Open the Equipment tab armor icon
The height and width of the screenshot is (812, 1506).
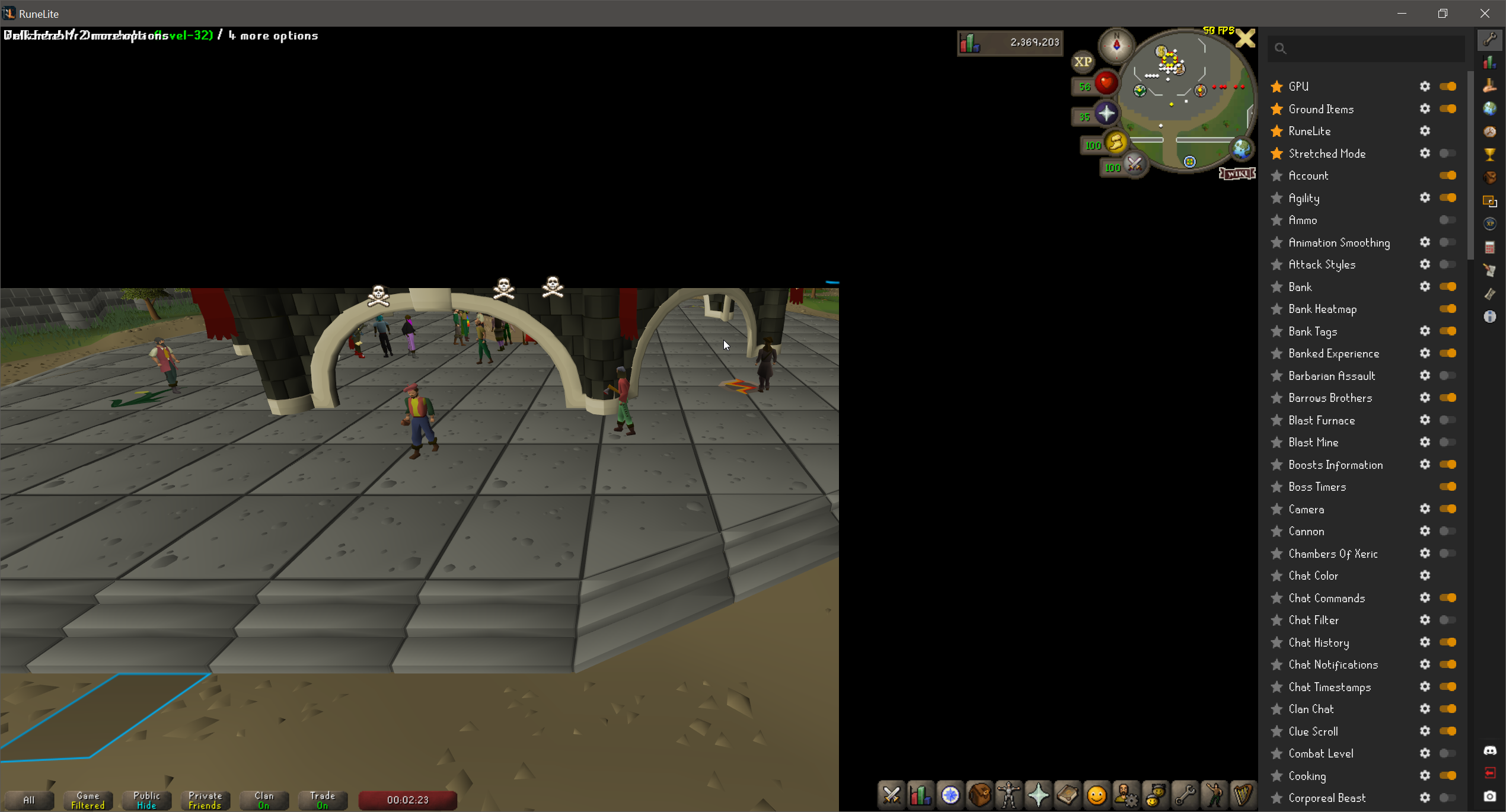tap(1008, 796)
